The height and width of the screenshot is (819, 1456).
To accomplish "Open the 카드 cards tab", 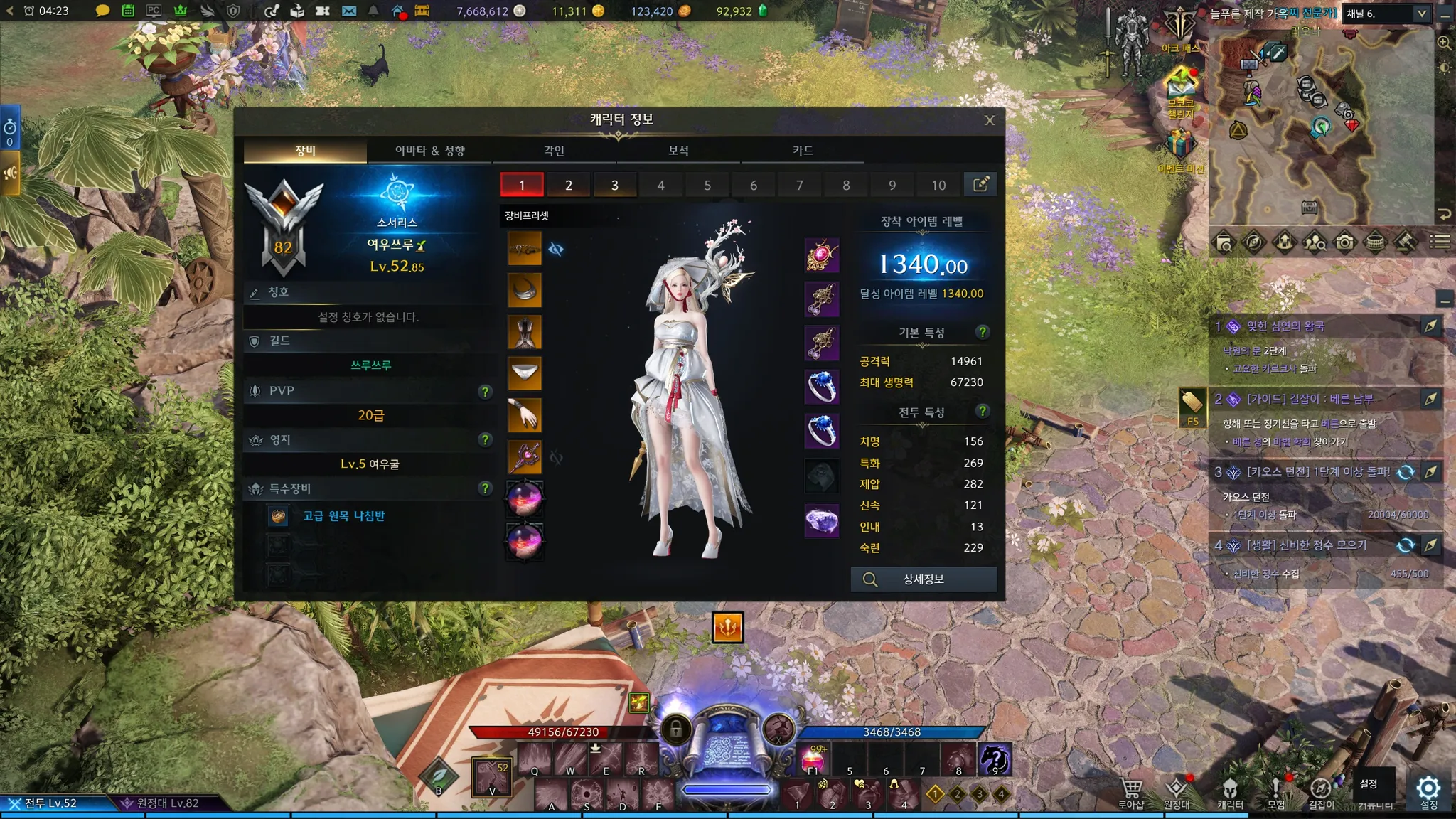I will click(x=803, y=151).
